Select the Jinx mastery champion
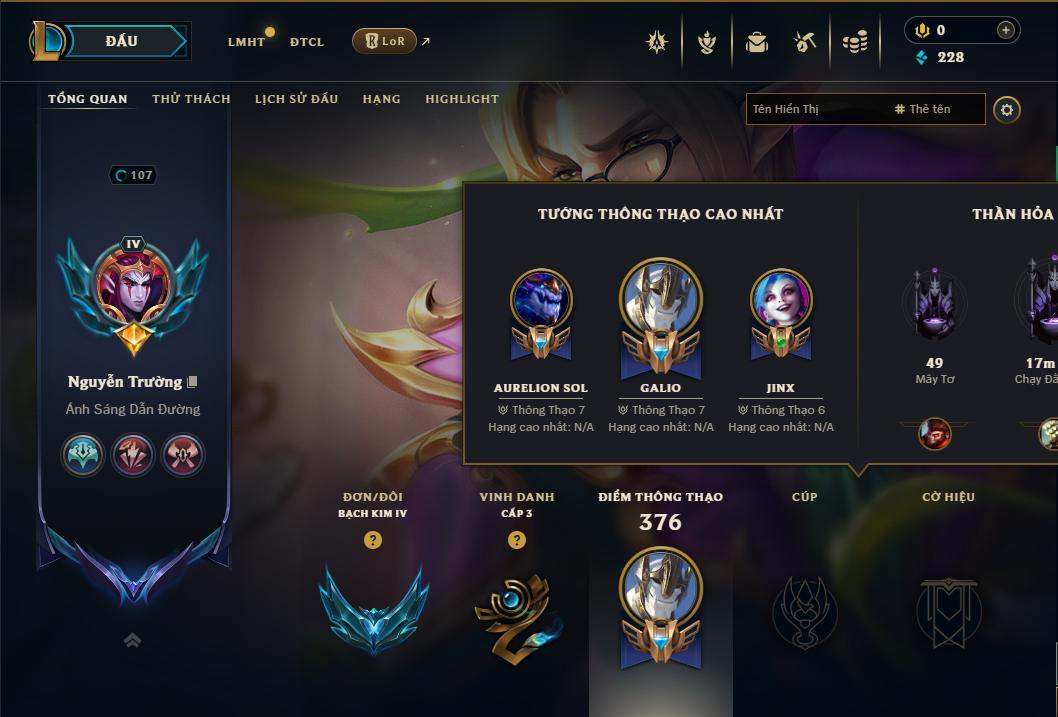1058x717 pixels. pos(780,312)
